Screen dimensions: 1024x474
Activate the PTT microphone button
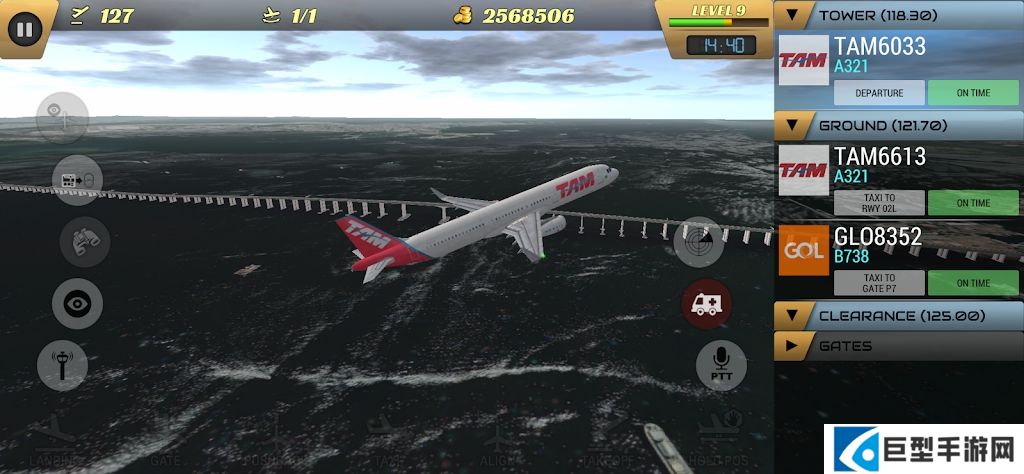click(721, 364)
